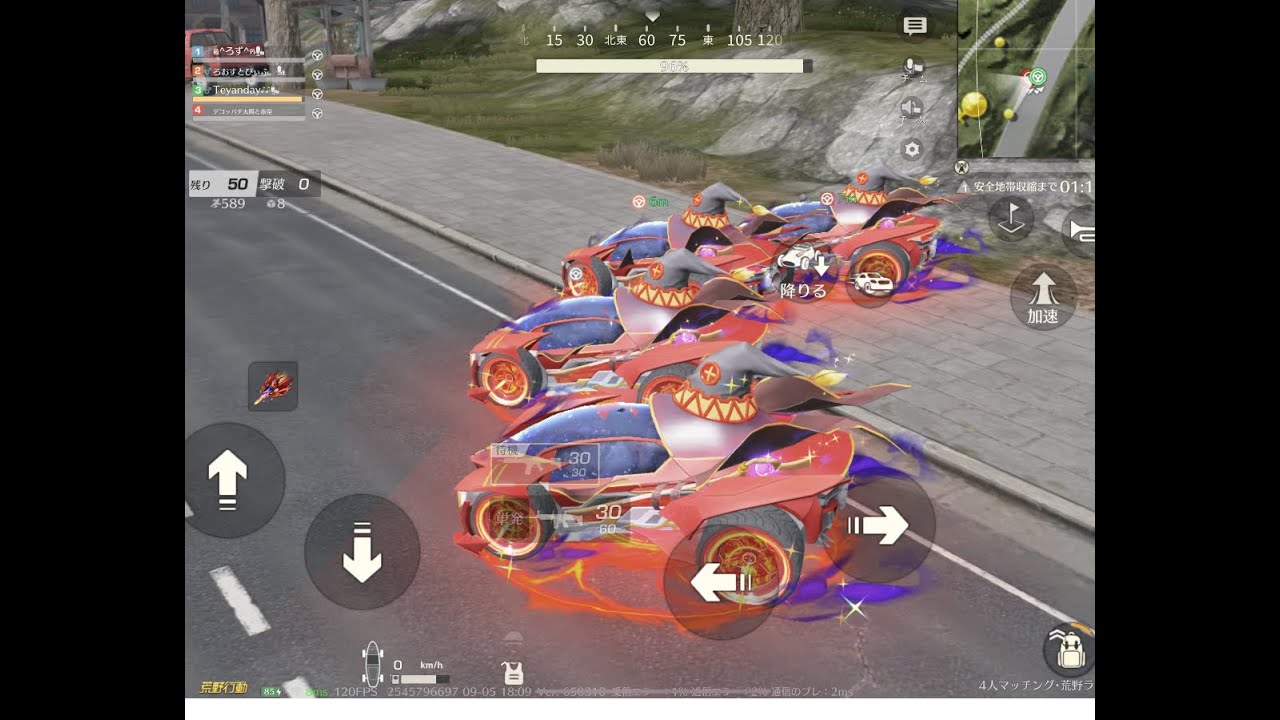Image resolution: width=1280 pixels, height=720 pixels.
Task: Open the backpack inventory
Action: (1066, 651)
